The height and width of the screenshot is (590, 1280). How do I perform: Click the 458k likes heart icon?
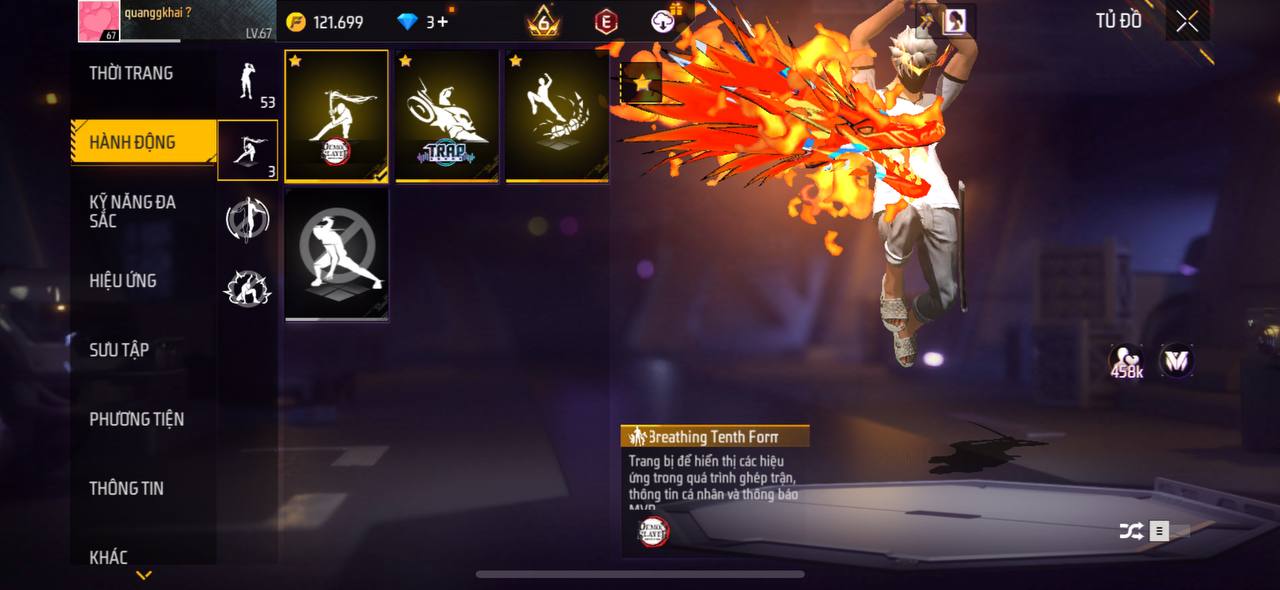(x=1127, y=361)
